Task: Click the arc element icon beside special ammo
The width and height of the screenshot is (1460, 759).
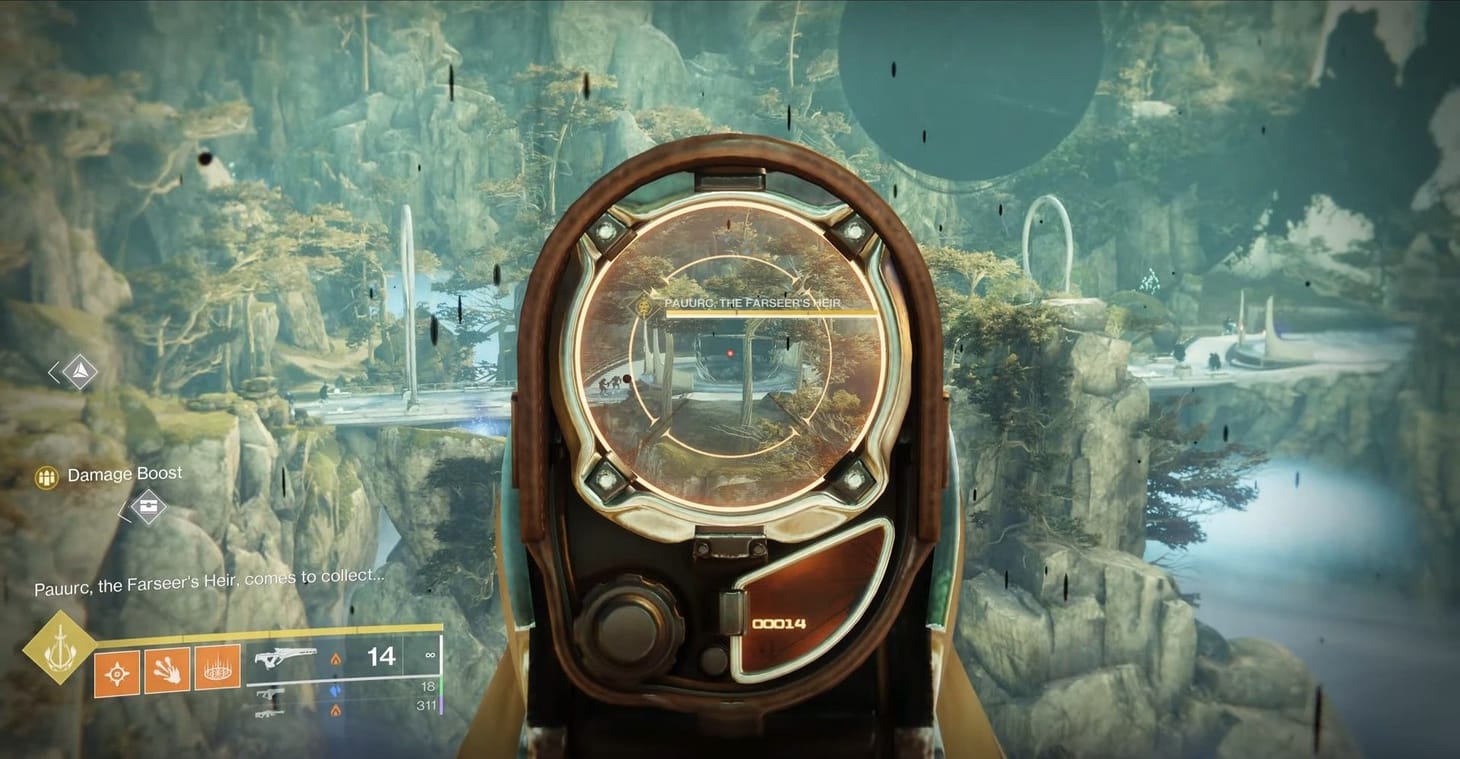Action: [335, 692]
